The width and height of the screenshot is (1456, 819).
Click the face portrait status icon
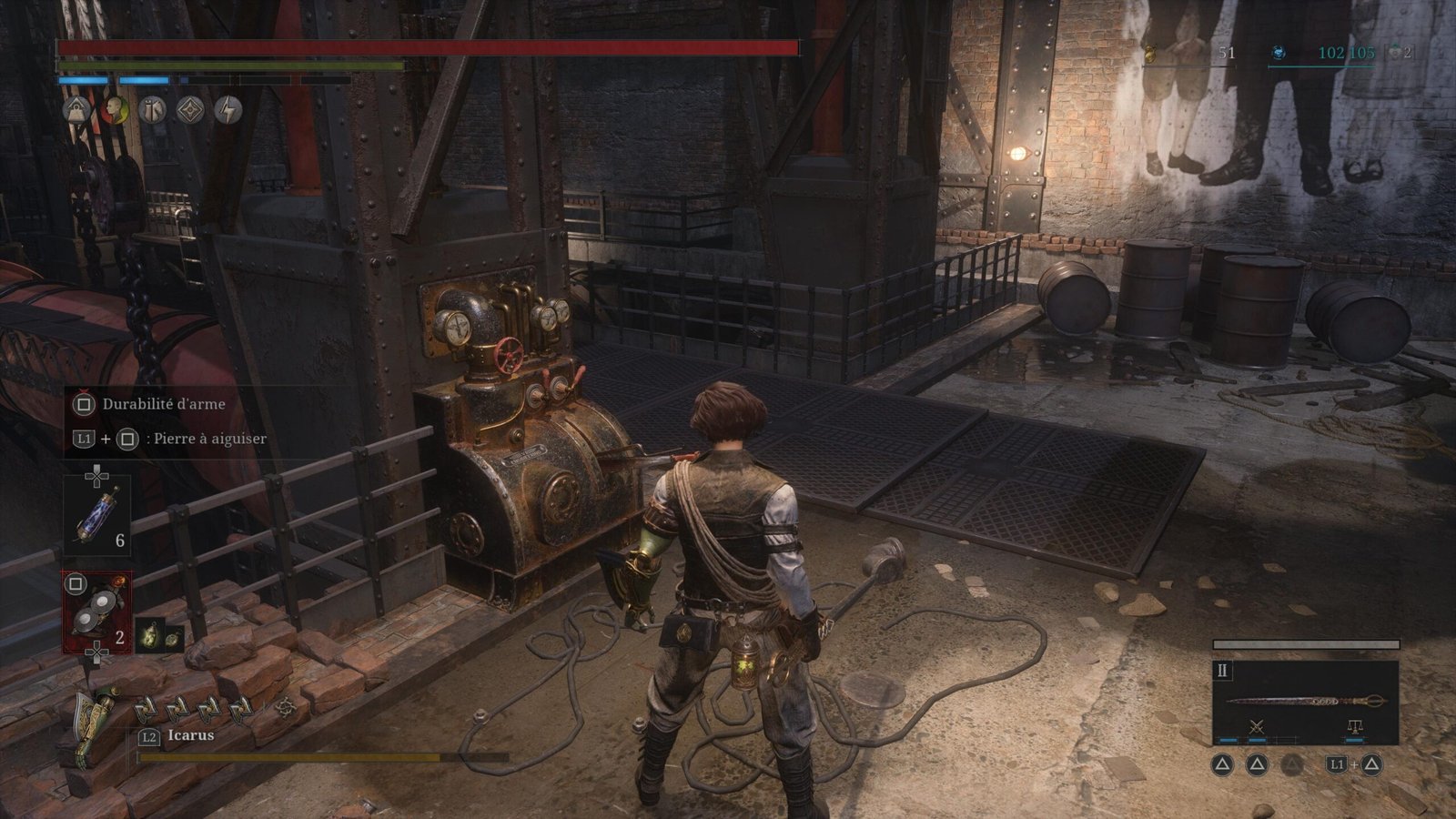pos(114,110)
